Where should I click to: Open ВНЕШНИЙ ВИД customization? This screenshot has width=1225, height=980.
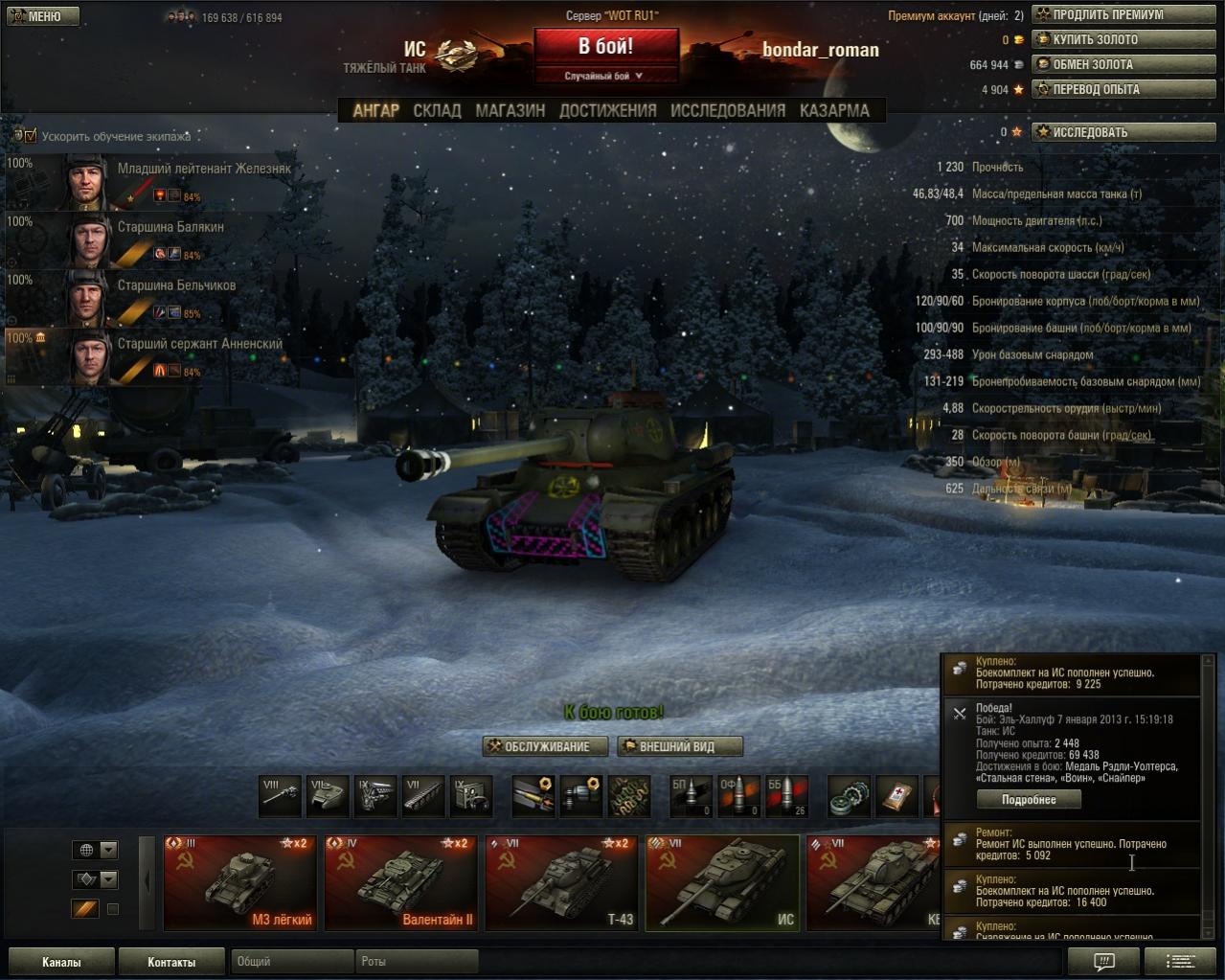click(x=679, y=747)
